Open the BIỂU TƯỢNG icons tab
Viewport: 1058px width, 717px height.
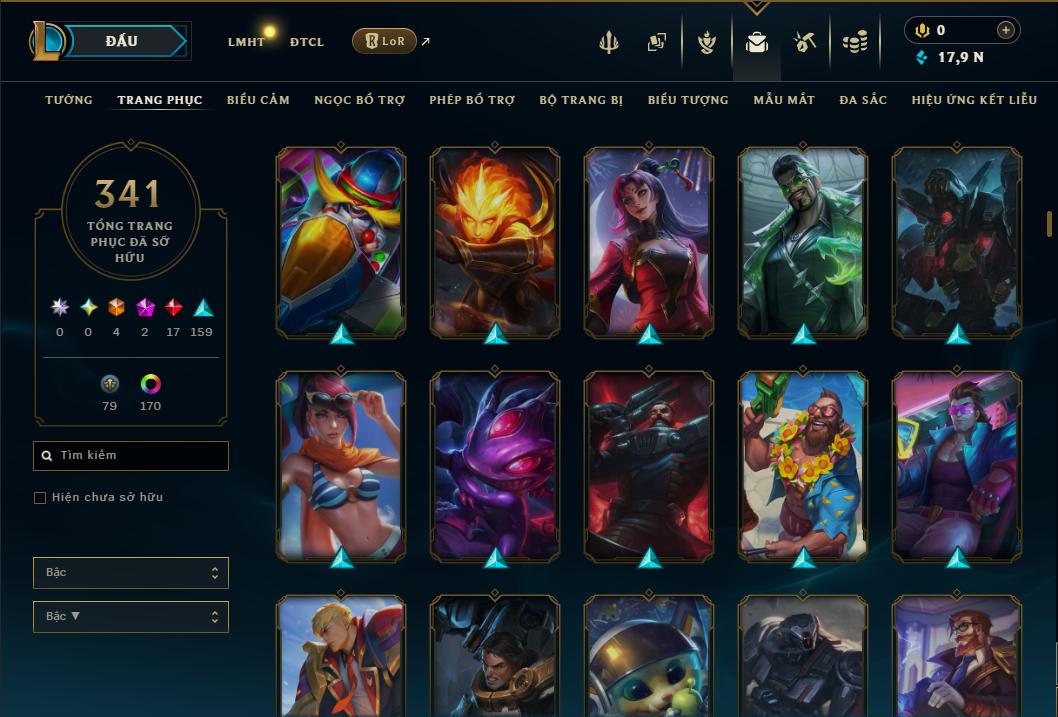click(x=688, y=100)
